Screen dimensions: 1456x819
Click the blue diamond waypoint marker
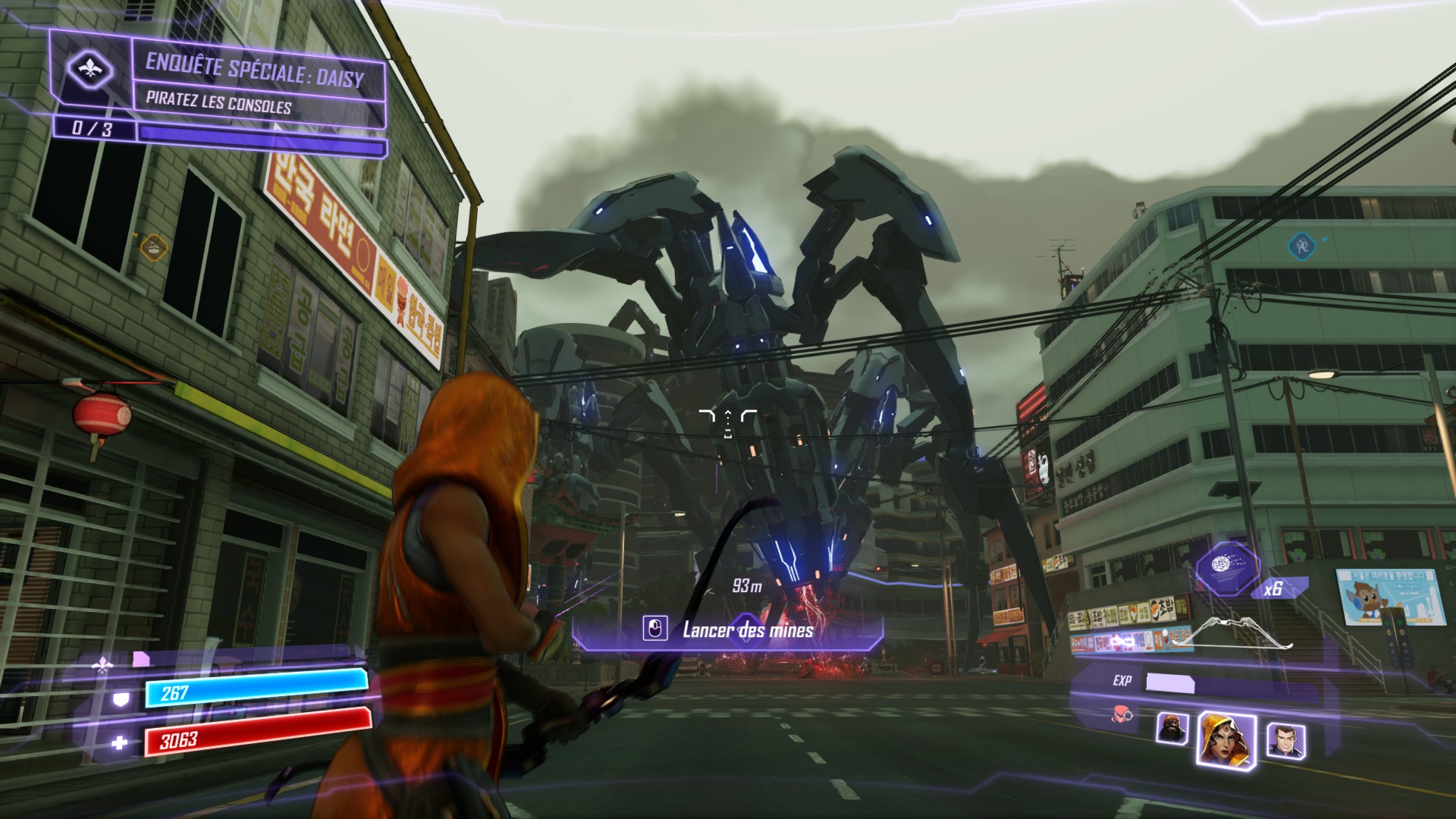point(1302,245)
